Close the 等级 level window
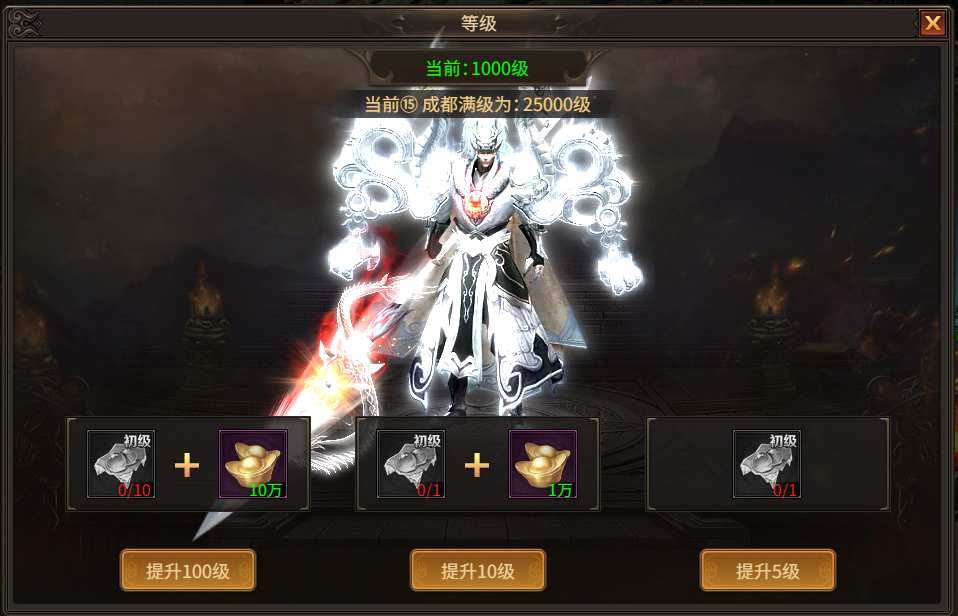 [x=932, y=23]
